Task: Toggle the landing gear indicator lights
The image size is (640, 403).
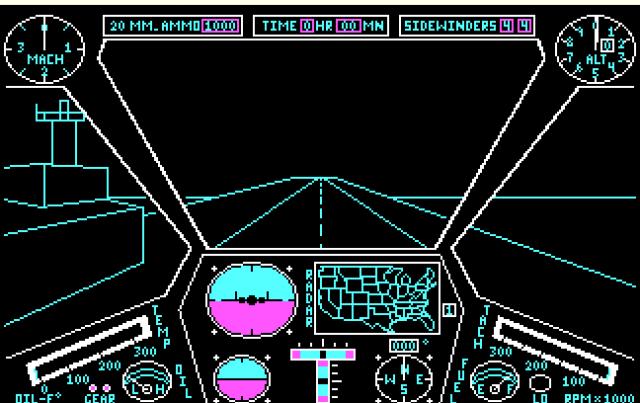Action: tap(99, 387)
